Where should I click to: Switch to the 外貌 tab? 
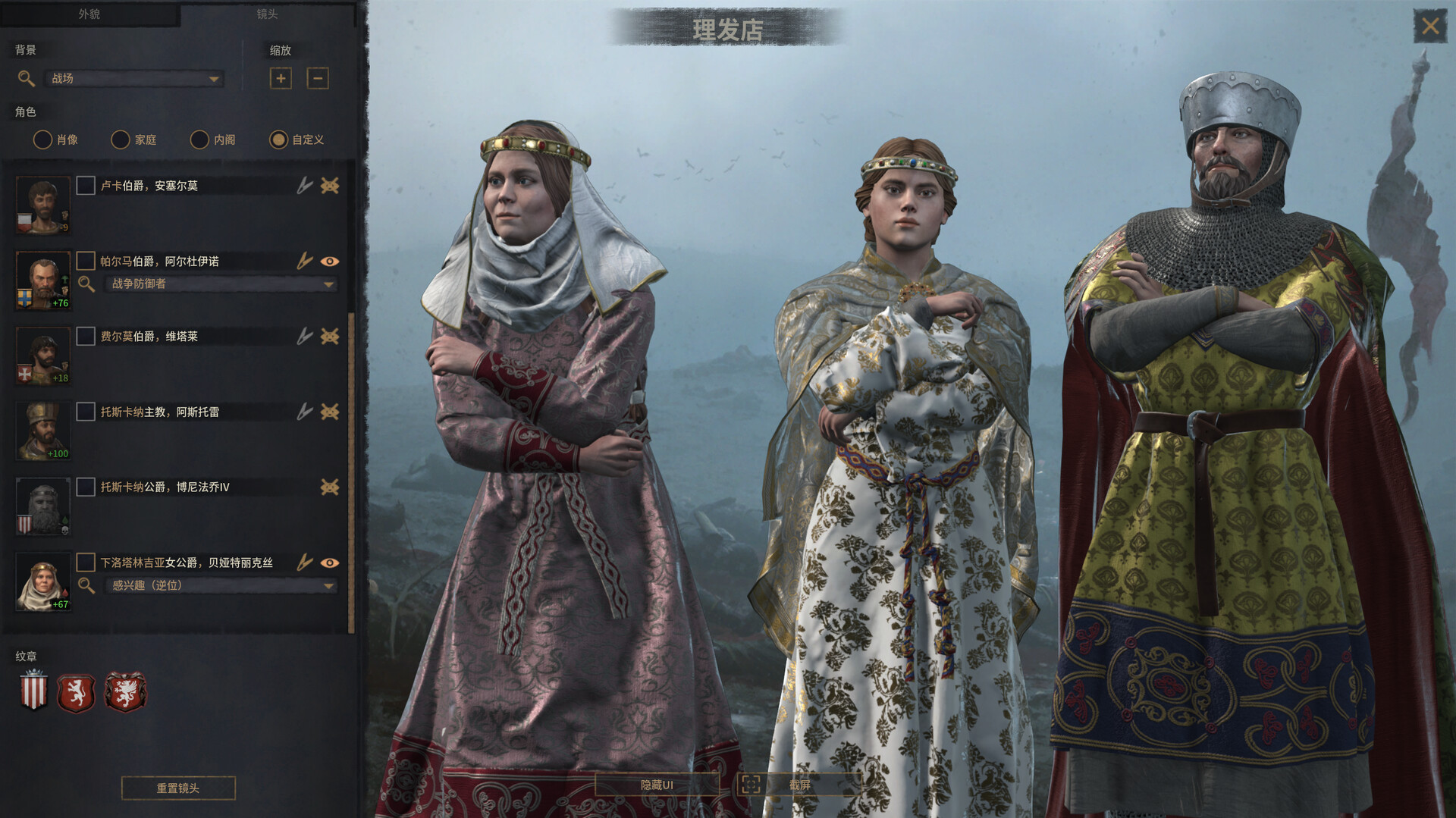[x=88, y=13]
